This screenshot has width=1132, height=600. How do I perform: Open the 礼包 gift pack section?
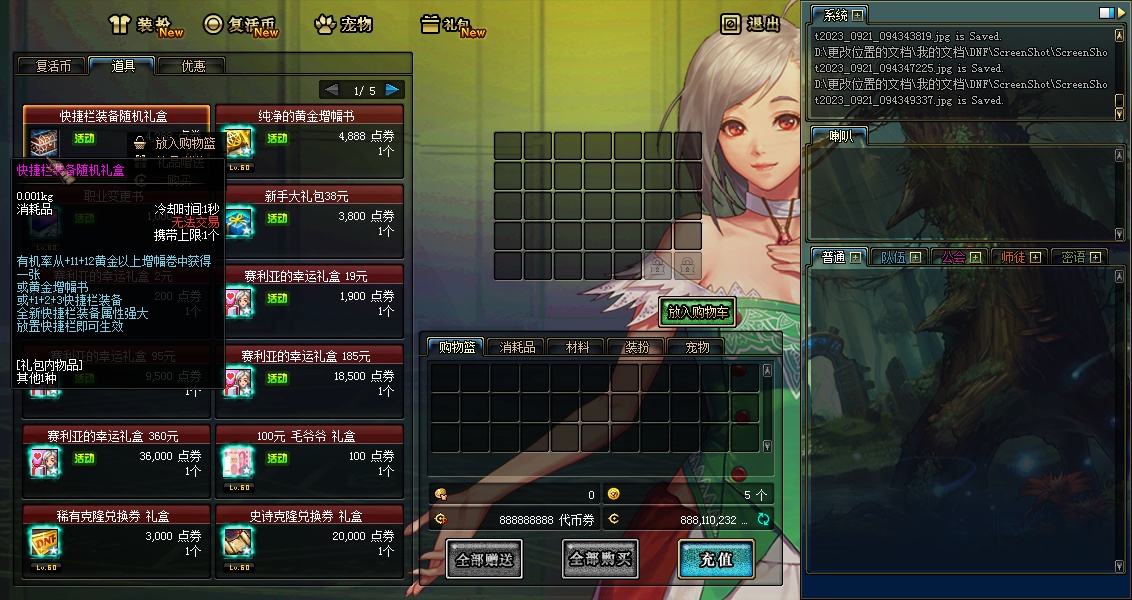tap(452, 24)
